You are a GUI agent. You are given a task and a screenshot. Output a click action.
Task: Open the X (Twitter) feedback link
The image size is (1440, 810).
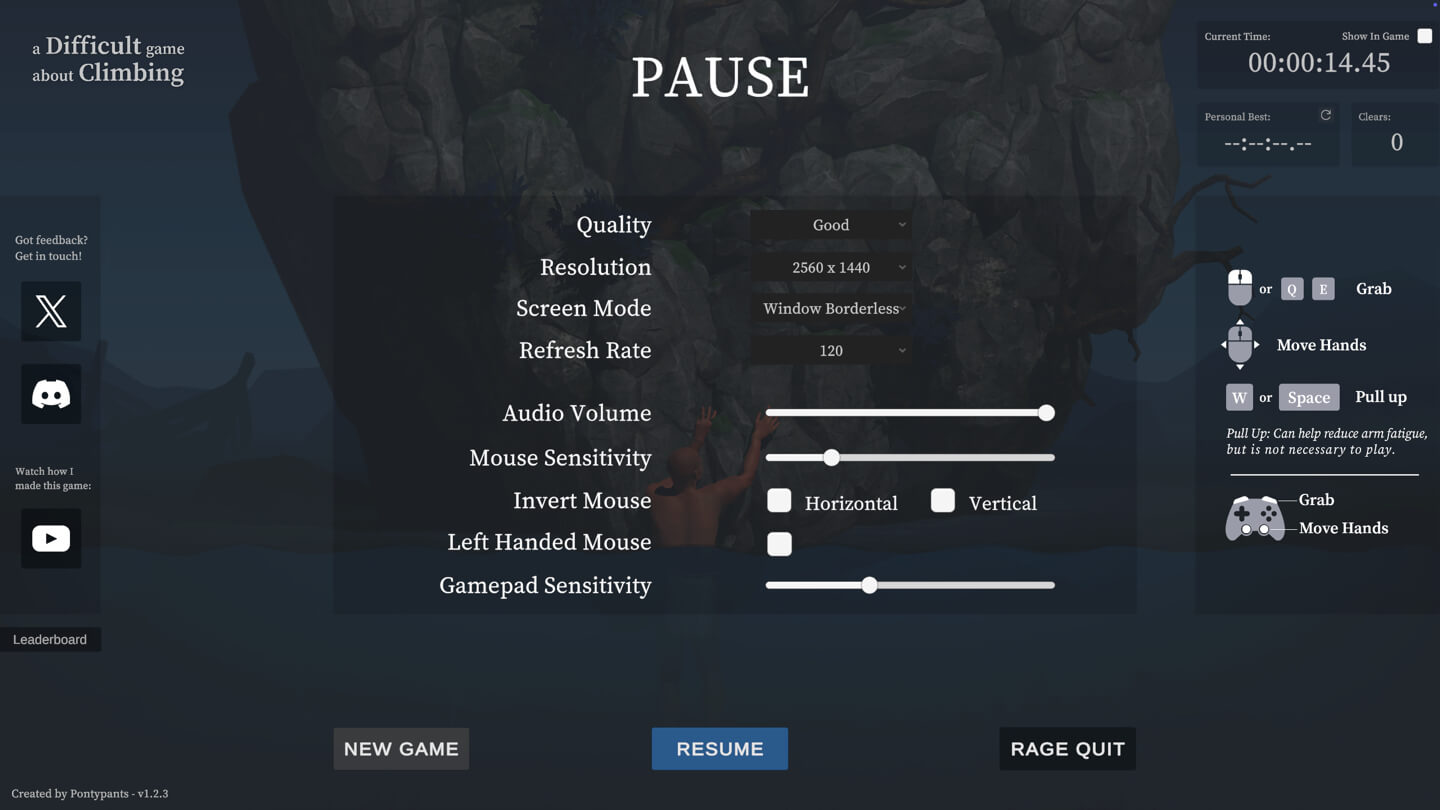point(51,311)
